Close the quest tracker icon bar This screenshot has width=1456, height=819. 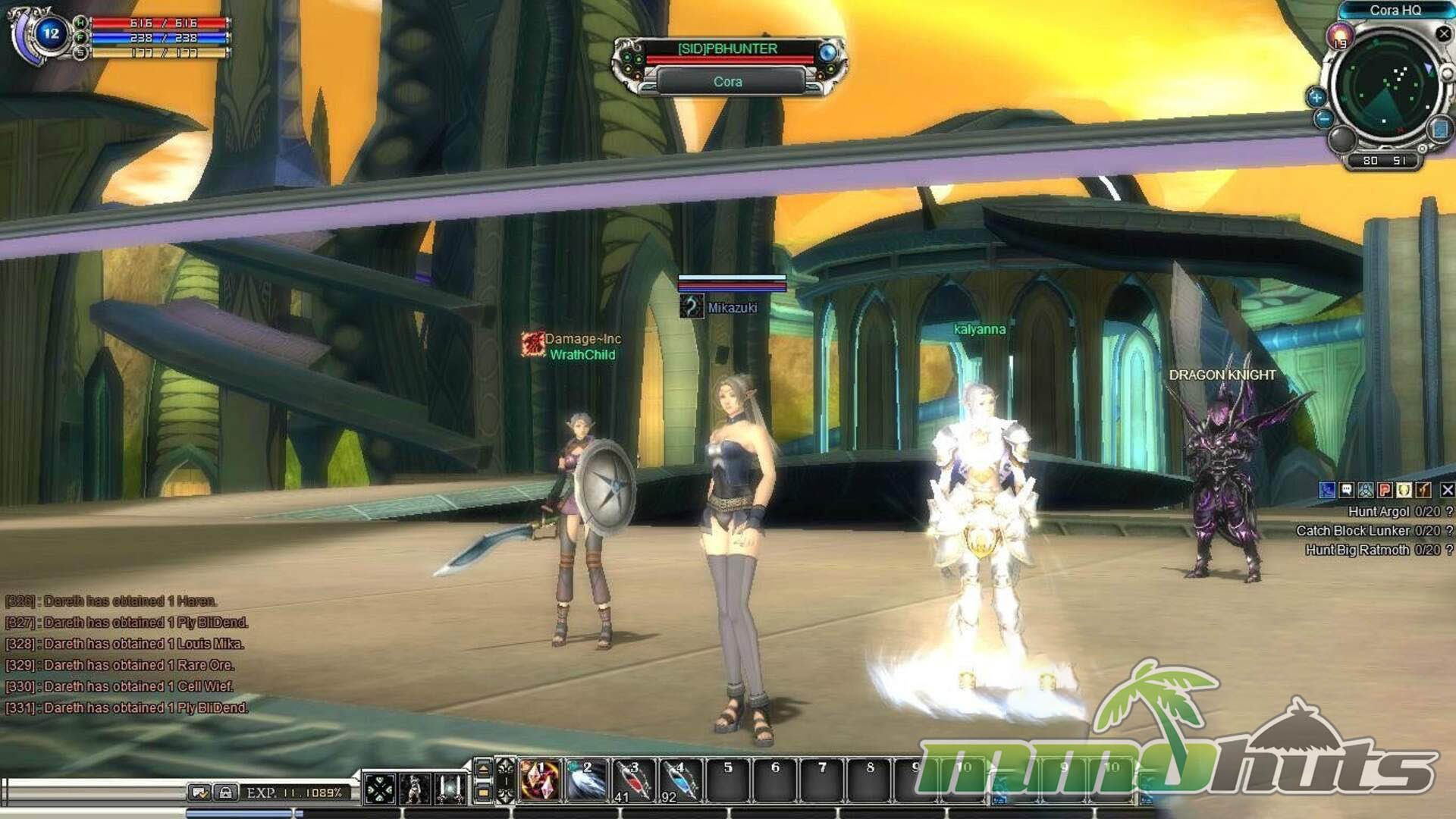coord(1447,490)
